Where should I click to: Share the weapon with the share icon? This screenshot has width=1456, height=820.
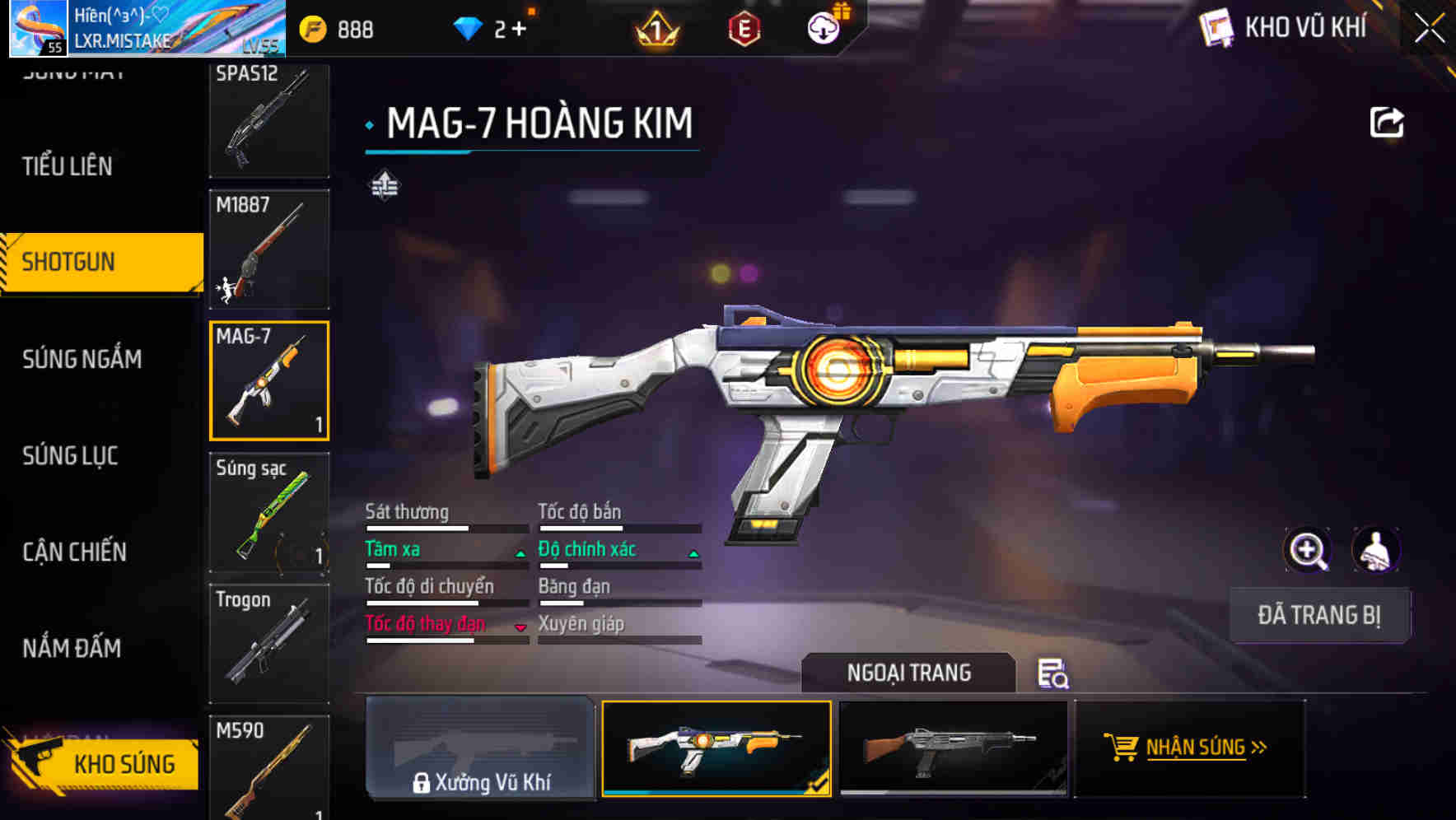(1386, 123)
